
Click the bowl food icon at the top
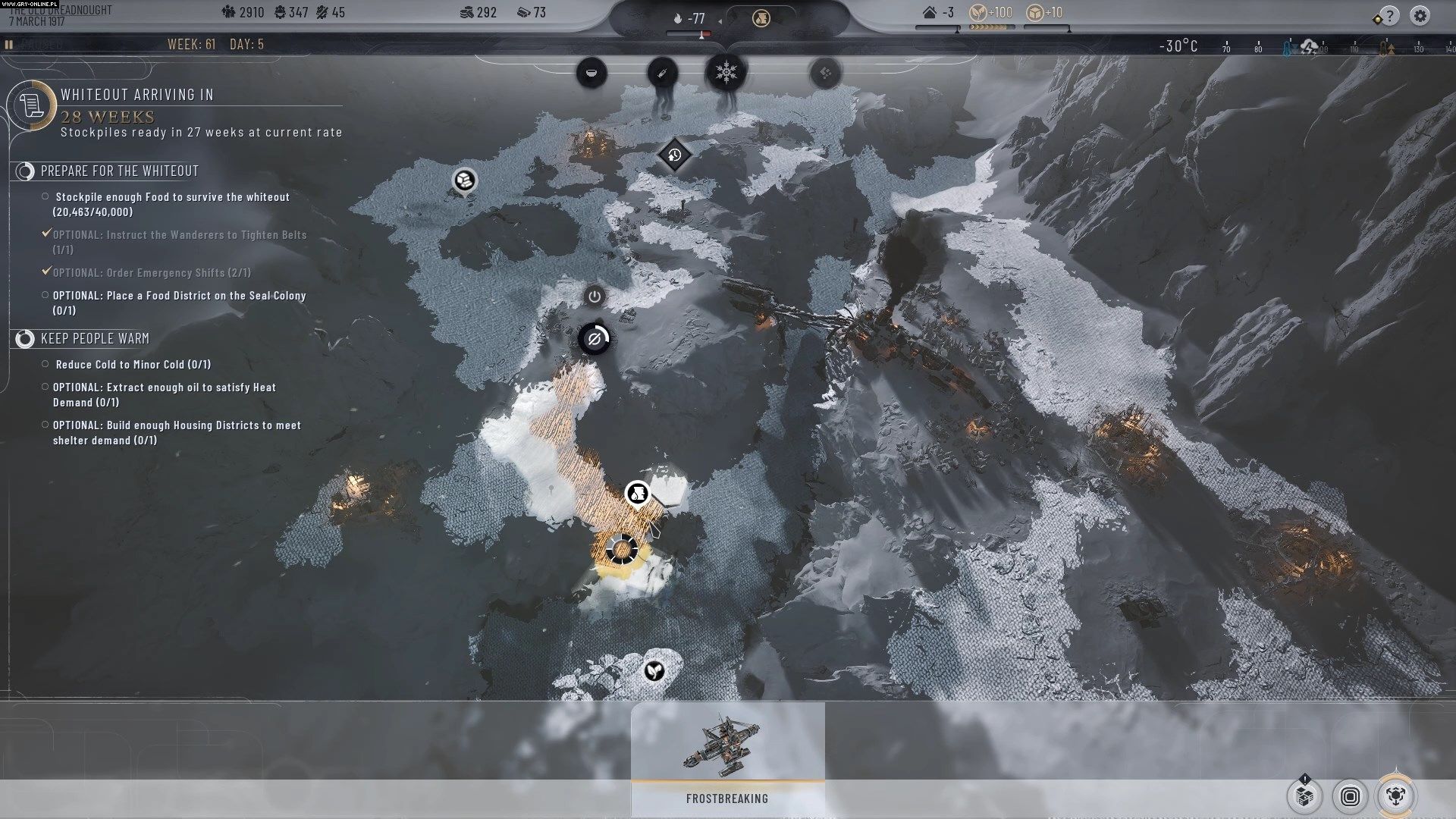pos(591,73)
